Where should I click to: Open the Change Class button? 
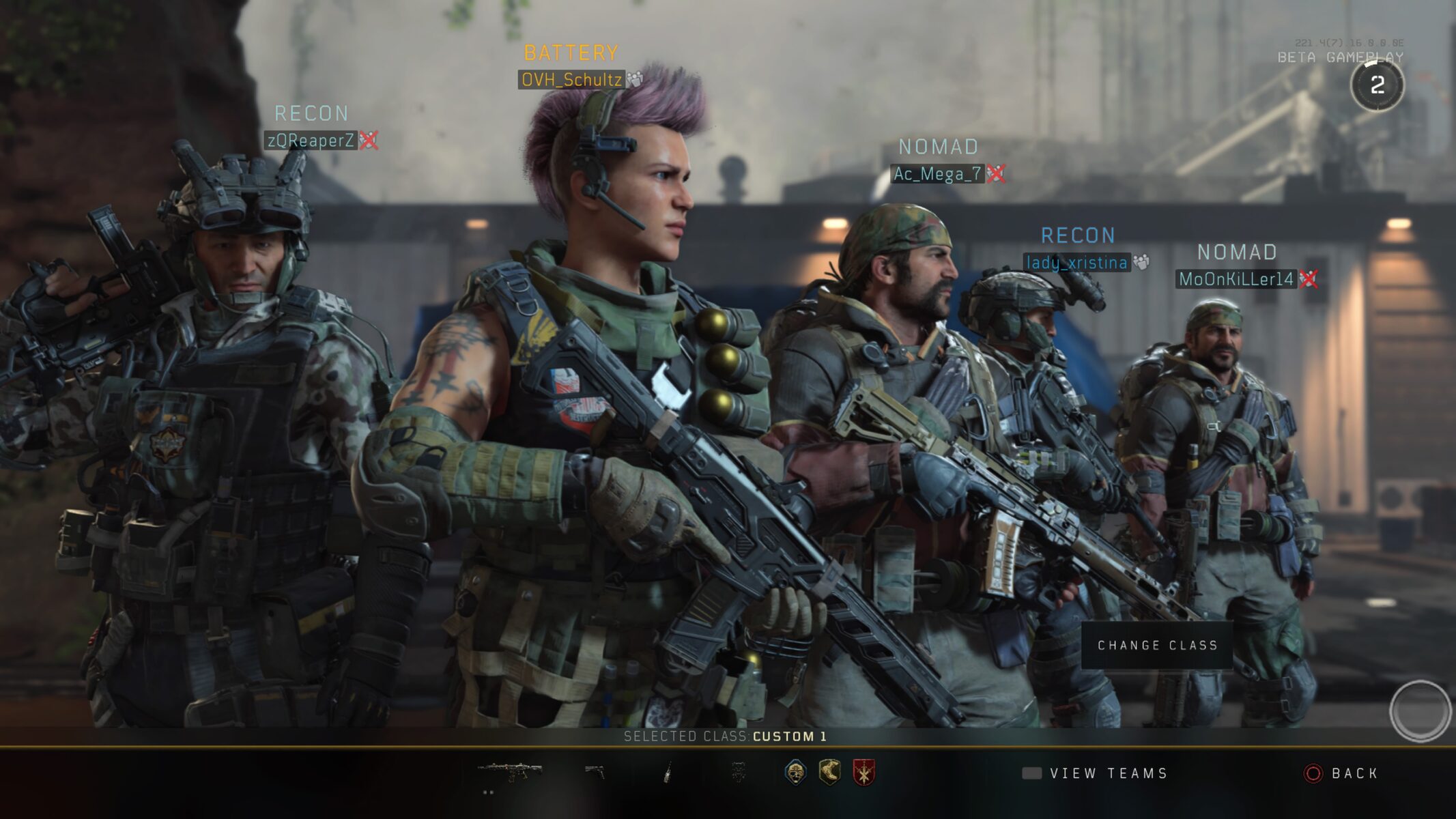(x=1157, y=645)
